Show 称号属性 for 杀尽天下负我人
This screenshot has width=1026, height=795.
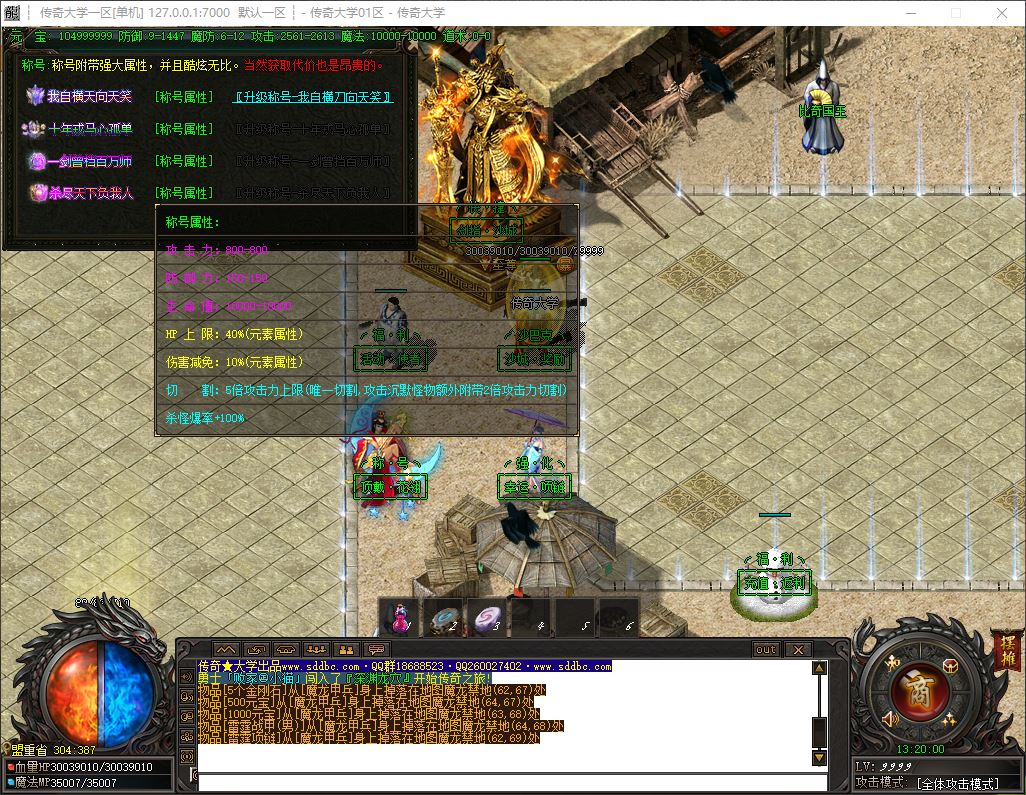tap(184, 193)
